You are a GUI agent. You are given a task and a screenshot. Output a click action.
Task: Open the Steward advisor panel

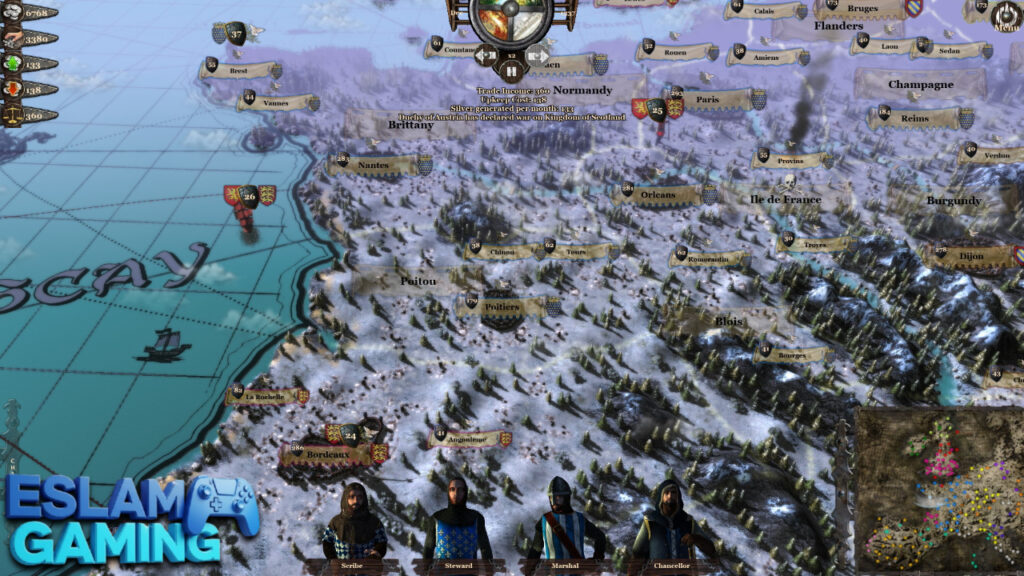click(x=457, y=521)
